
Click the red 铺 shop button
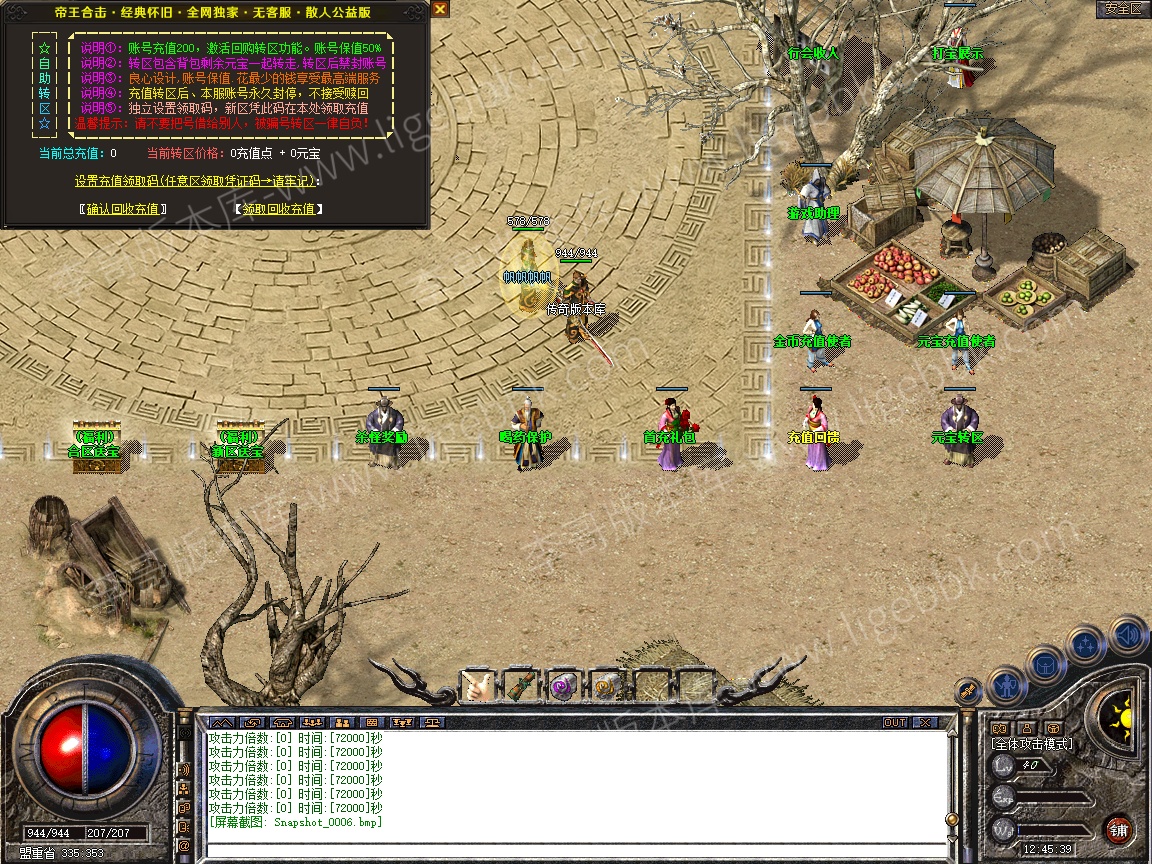pos(1118,830)
